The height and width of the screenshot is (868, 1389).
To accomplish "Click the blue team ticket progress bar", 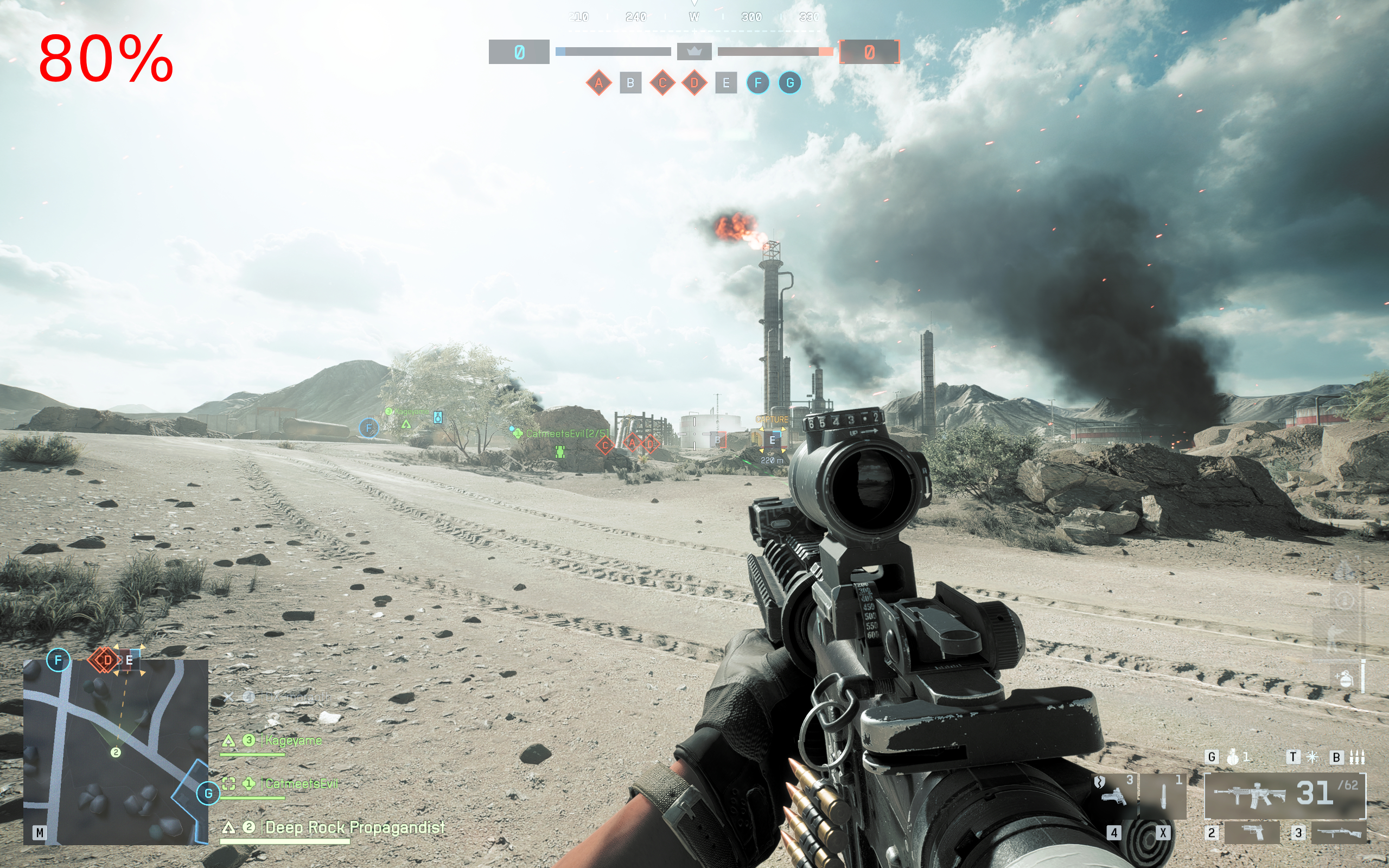I will click(x=613, y=50).
